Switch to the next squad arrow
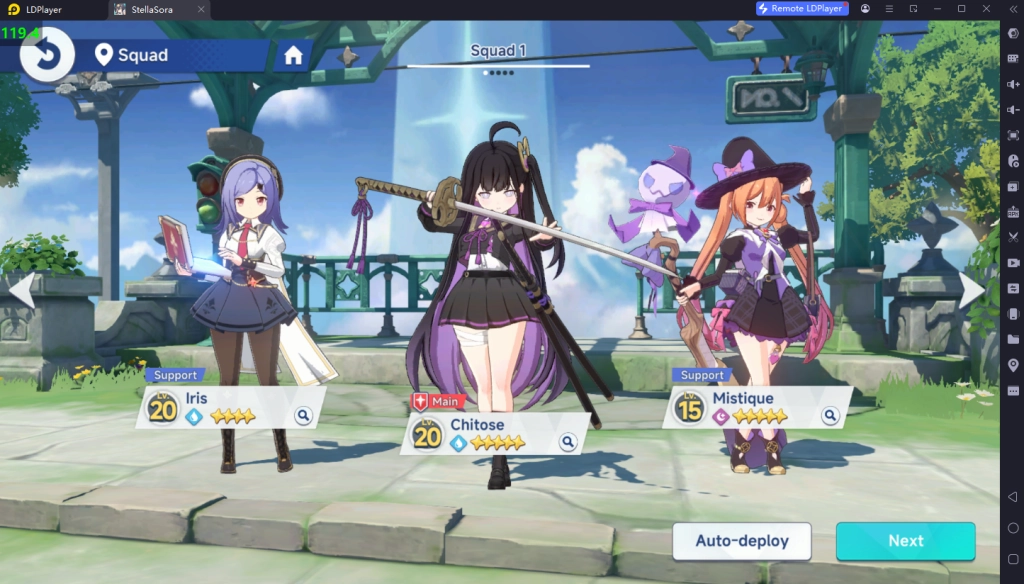 coord(972,290)
